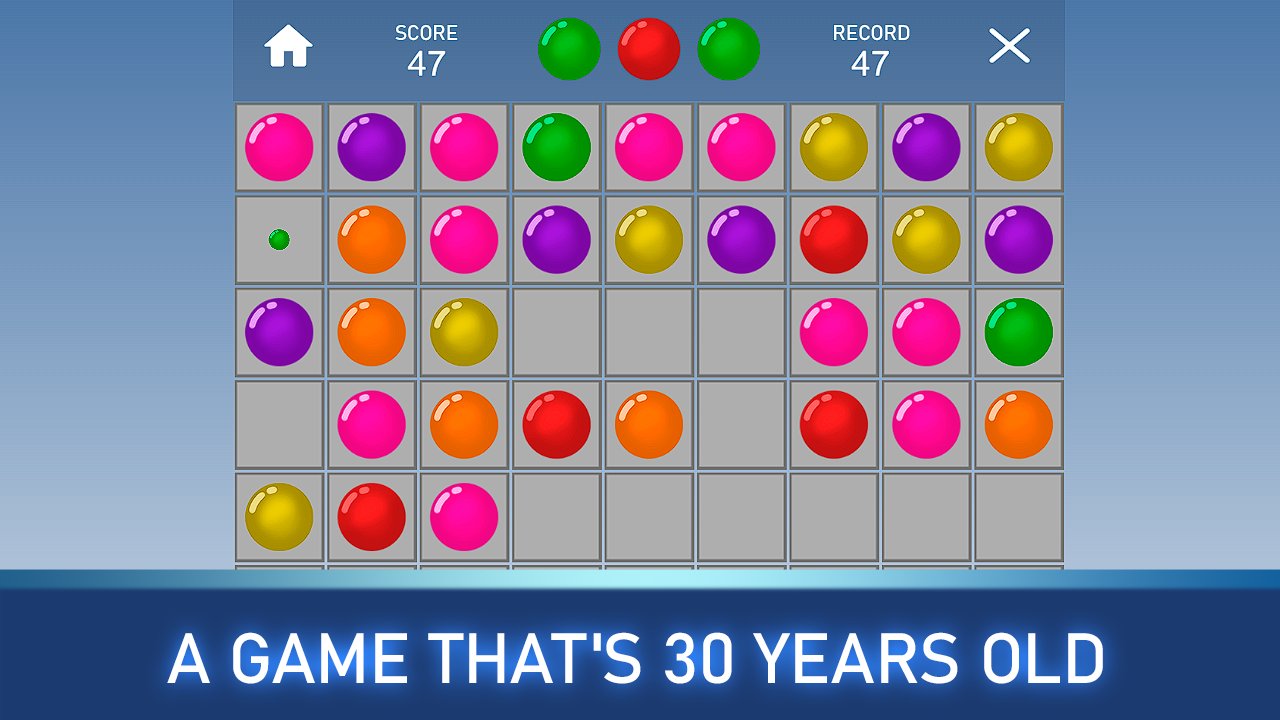
Task: Click the RECORD 47 counter
Action: [870, 47]
